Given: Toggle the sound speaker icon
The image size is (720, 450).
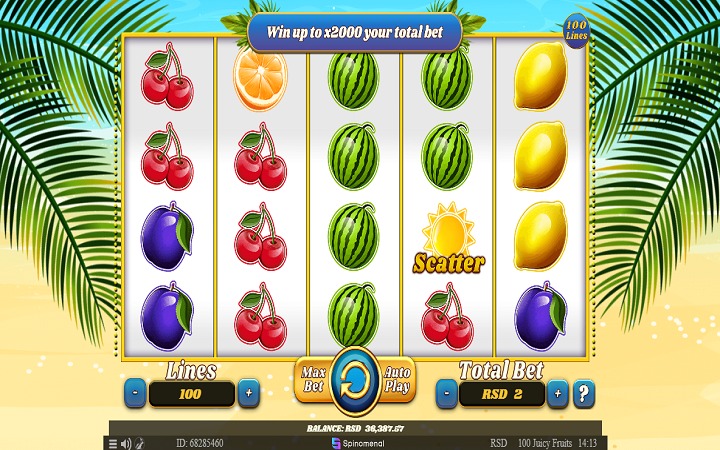Looking at the screenshot, I should (126, 442).
